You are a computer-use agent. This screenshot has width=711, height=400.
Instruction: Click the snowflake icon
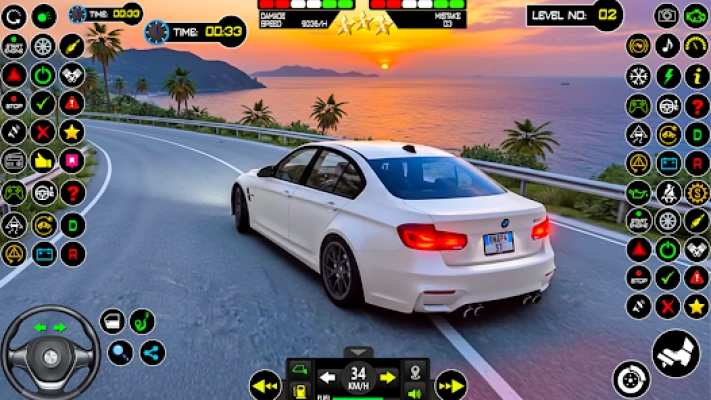click(638, 75)
